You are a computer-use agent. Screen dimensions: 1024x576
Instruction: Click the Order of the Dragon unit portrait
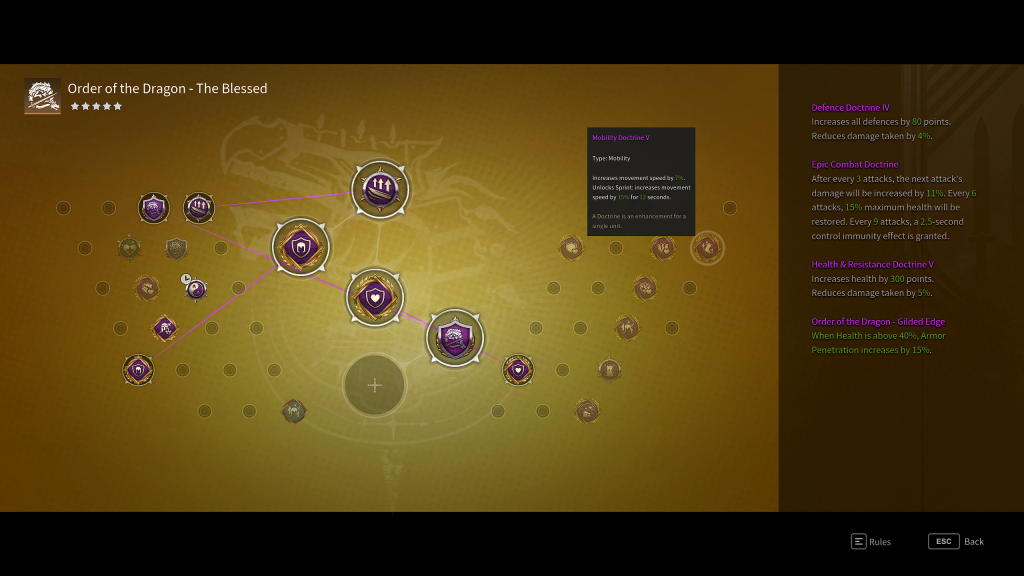click(43, 96)
